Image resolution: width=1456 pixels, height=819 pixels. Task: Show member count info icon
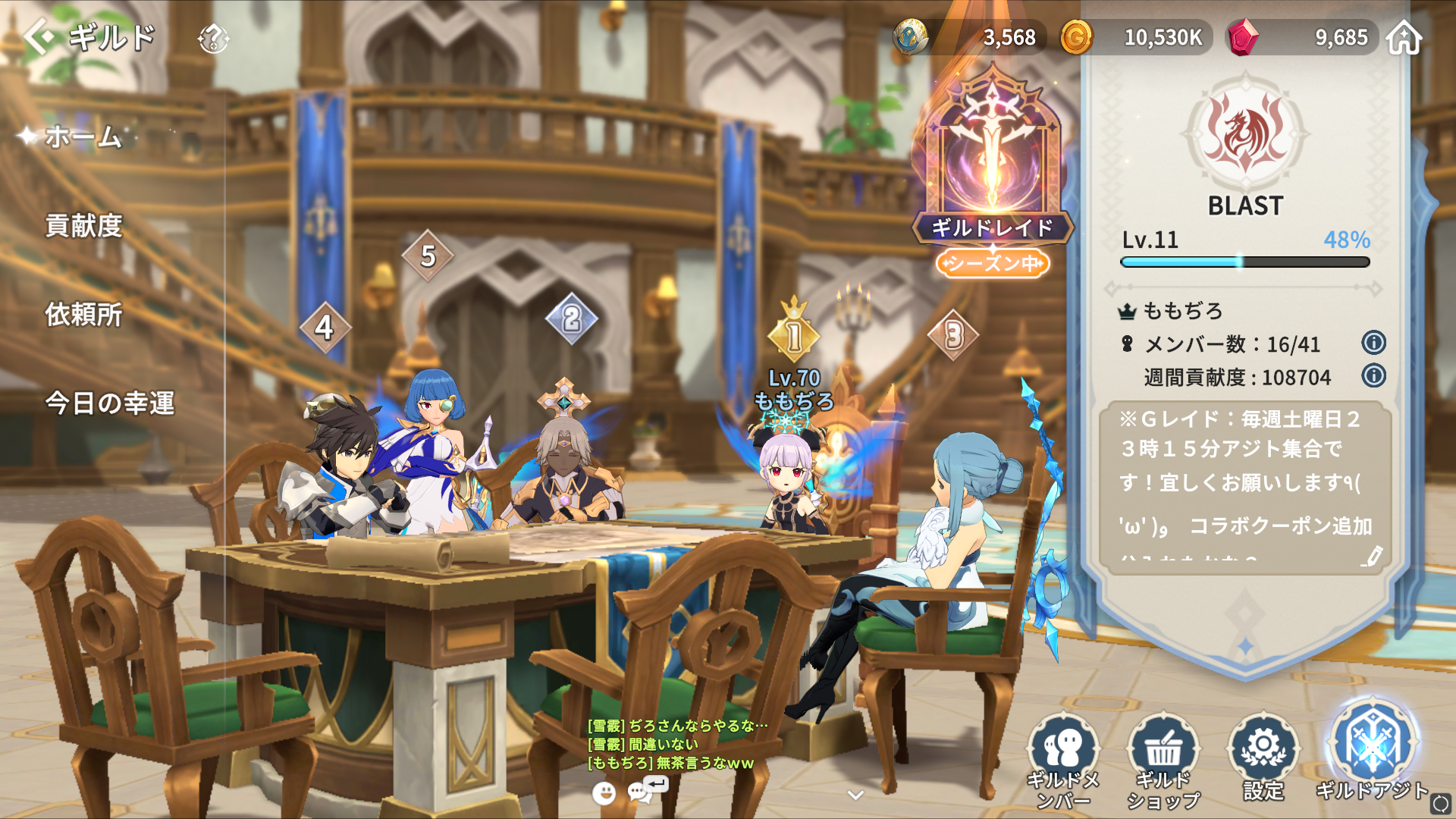tap(1373, 343)
